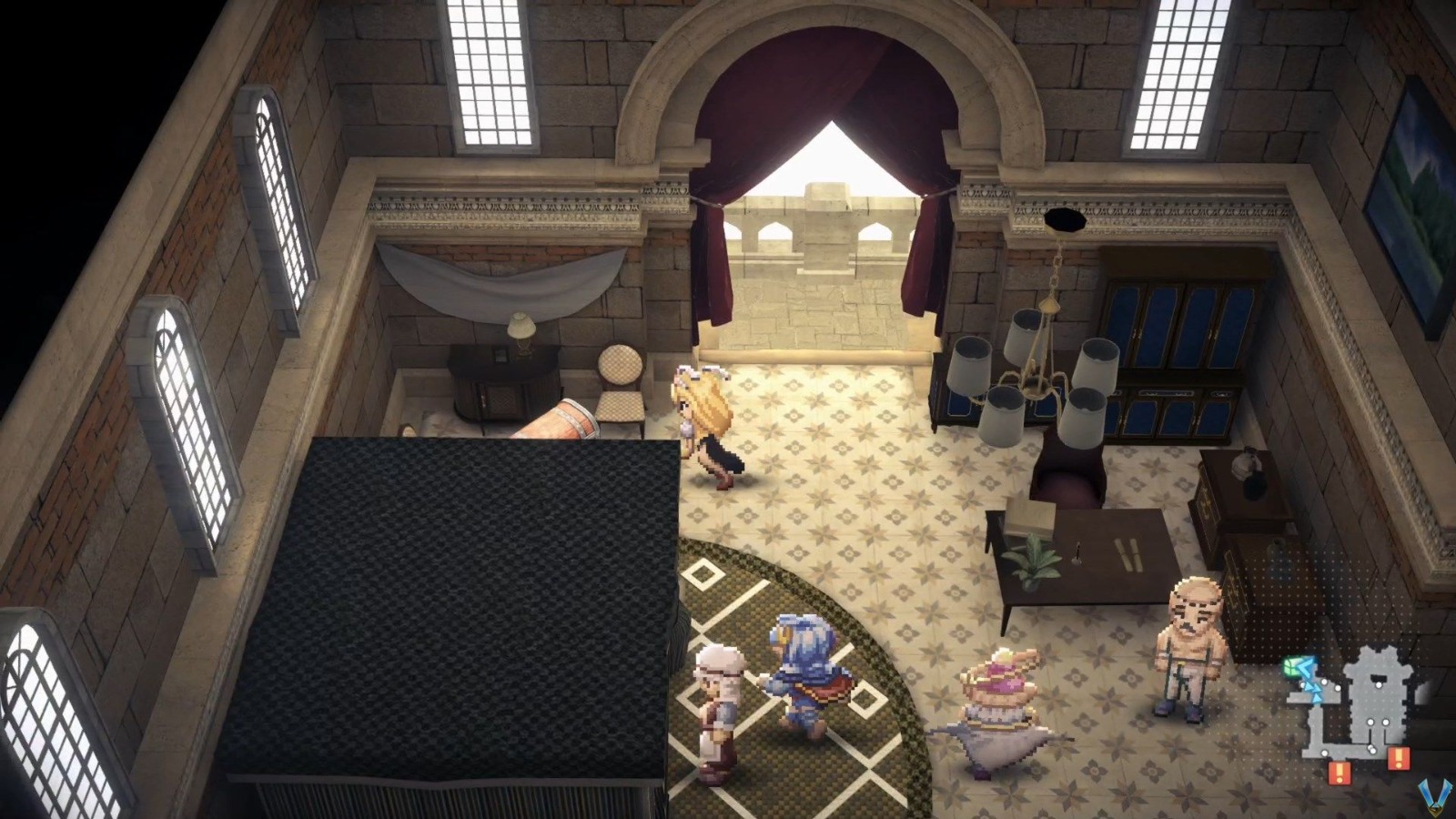
Task: Click the right orange exclamation marker on the minimap
Action: coord(1399,759)
